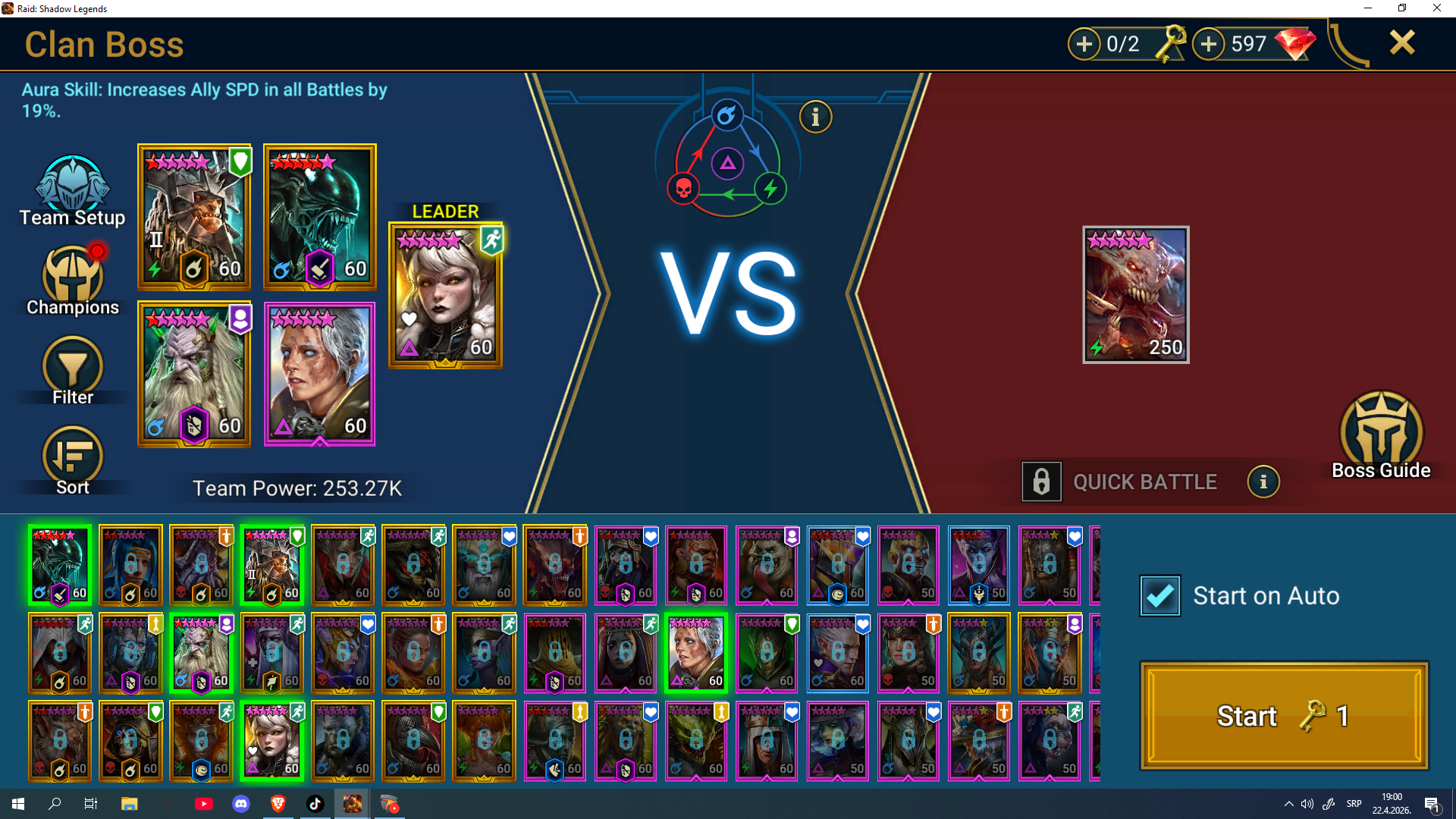Show Quick Battle info
Viewport: 1456px width, 819px height.
1263,482
